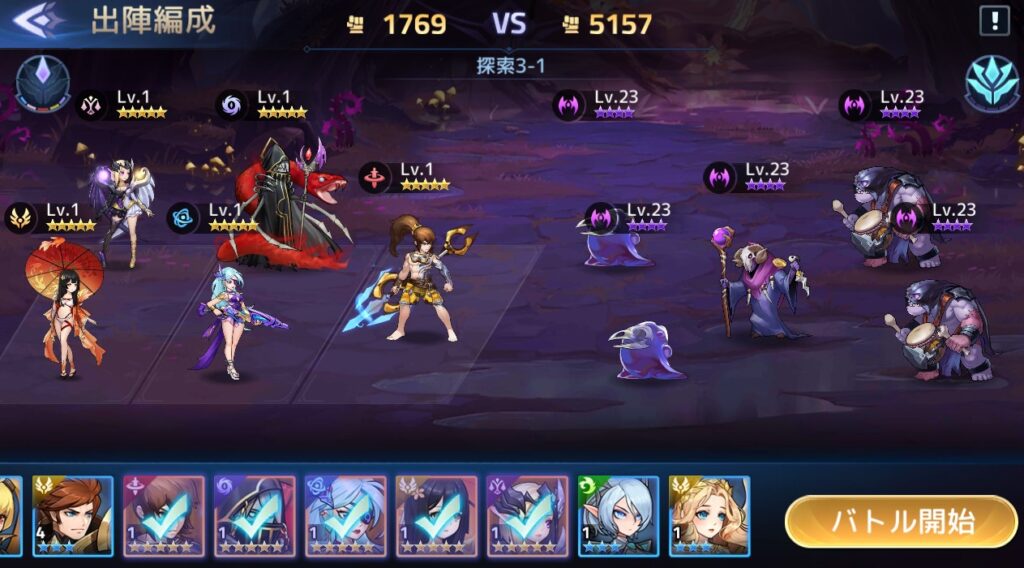This screenshot has width=1024, height=568.
Task: Deselect the checked silver-haired horned hero portrait
Action: (x=527, y=515)
